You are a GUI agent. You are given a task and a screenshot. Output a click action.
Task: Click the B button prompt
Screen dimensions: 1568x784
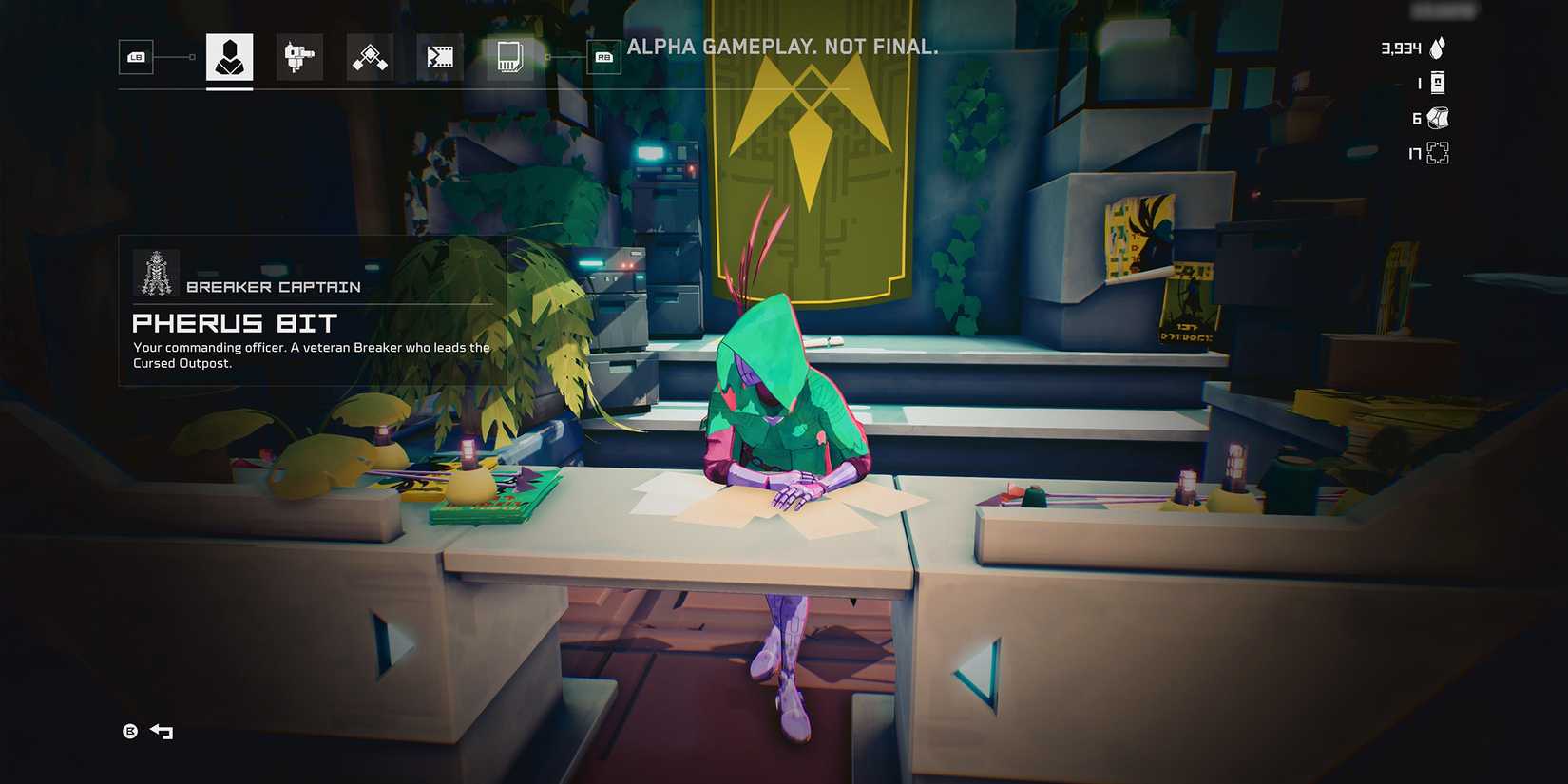131,732
